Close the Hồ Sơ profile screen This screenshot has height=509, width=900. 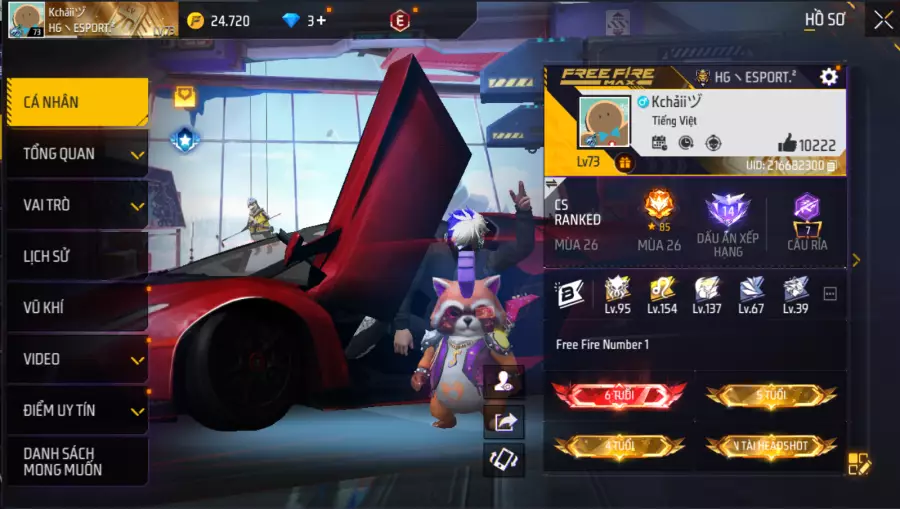(883, 20)
